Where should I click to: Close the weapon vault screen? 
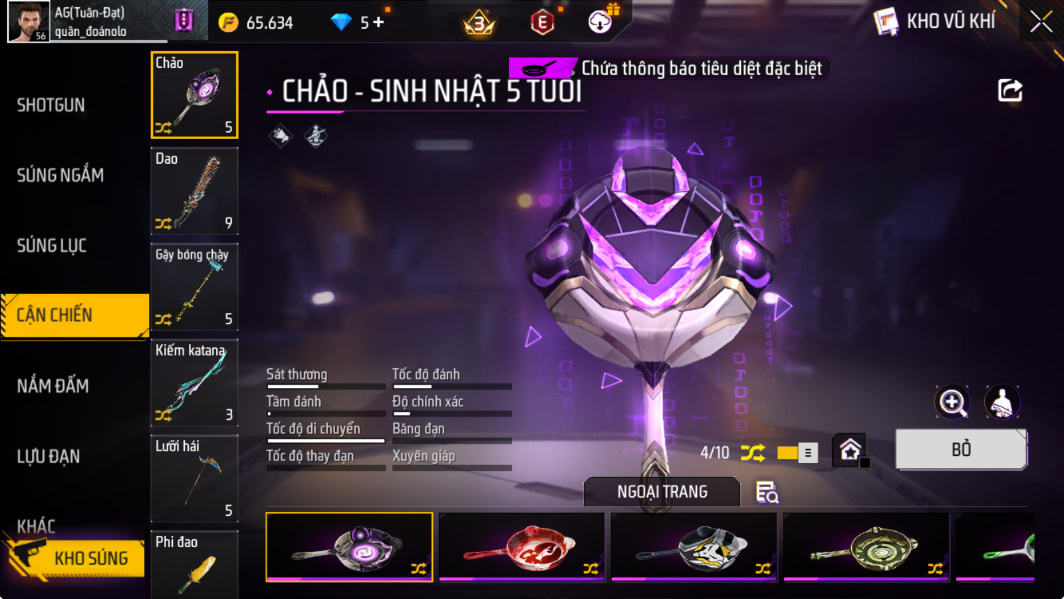(x=1041, y=22)
